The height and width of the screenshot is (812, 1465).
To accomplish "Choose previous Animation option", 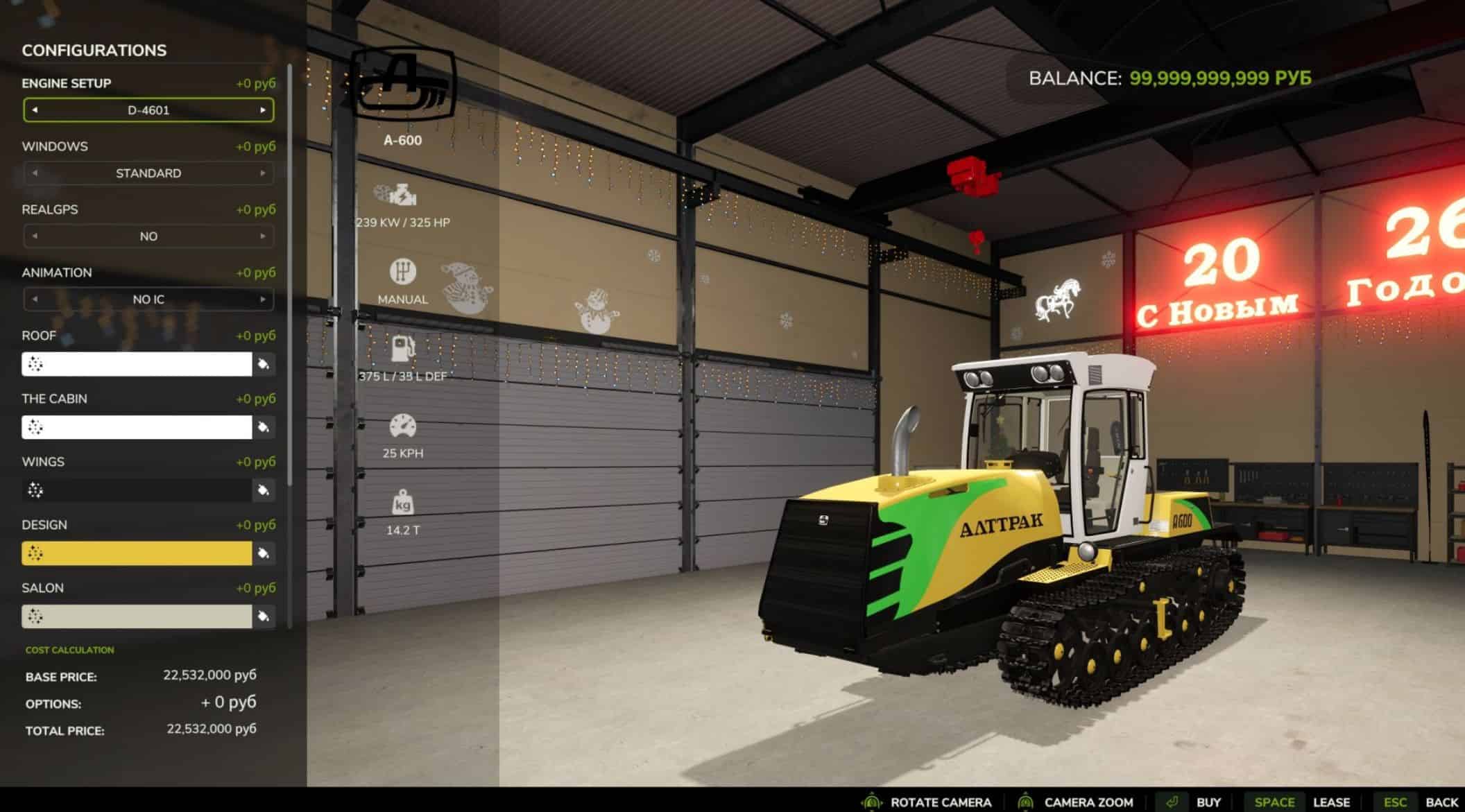I will 35,300.
